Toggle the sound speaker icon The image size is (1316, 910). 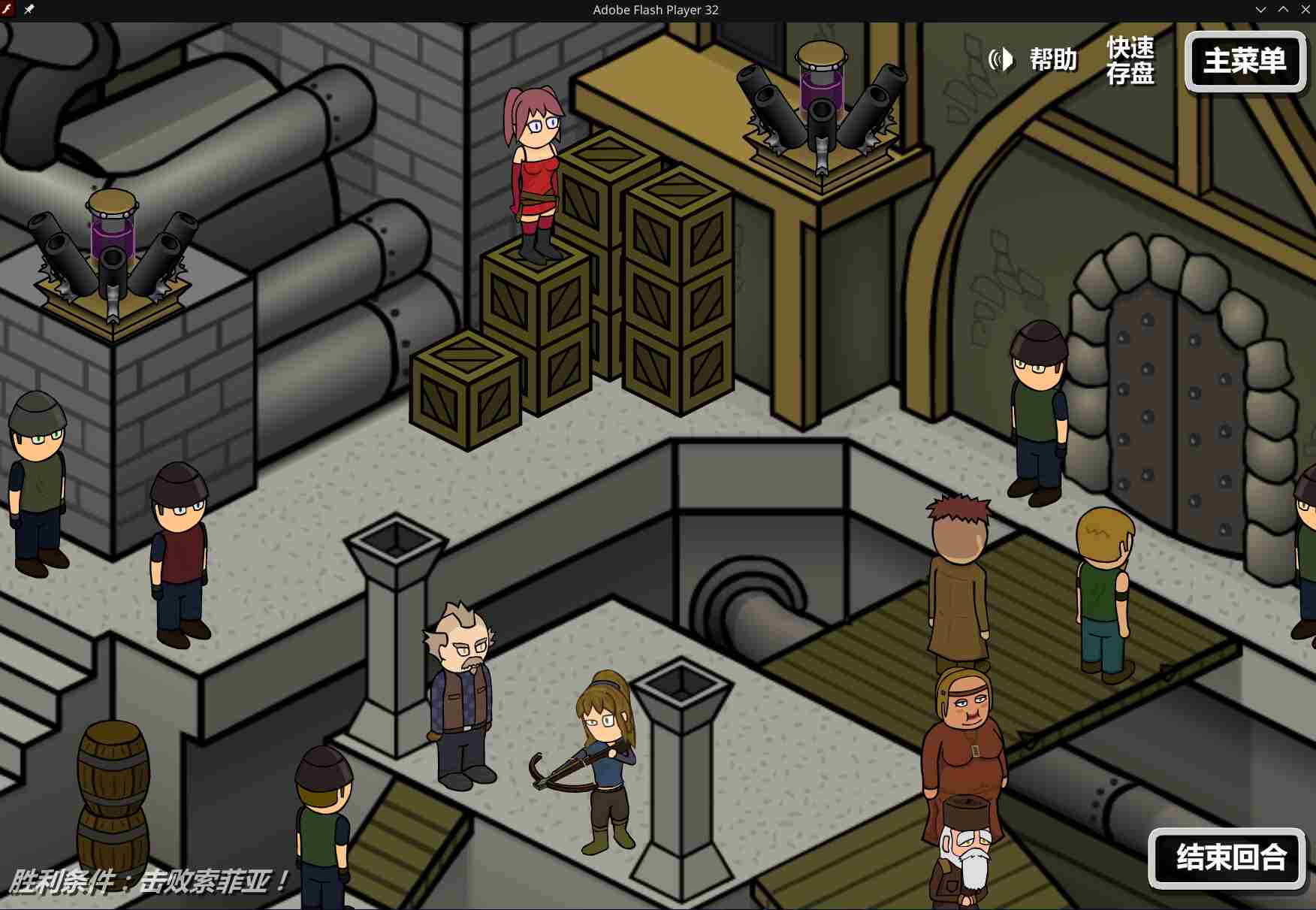pyautogui.click(x=1001, y=59)
